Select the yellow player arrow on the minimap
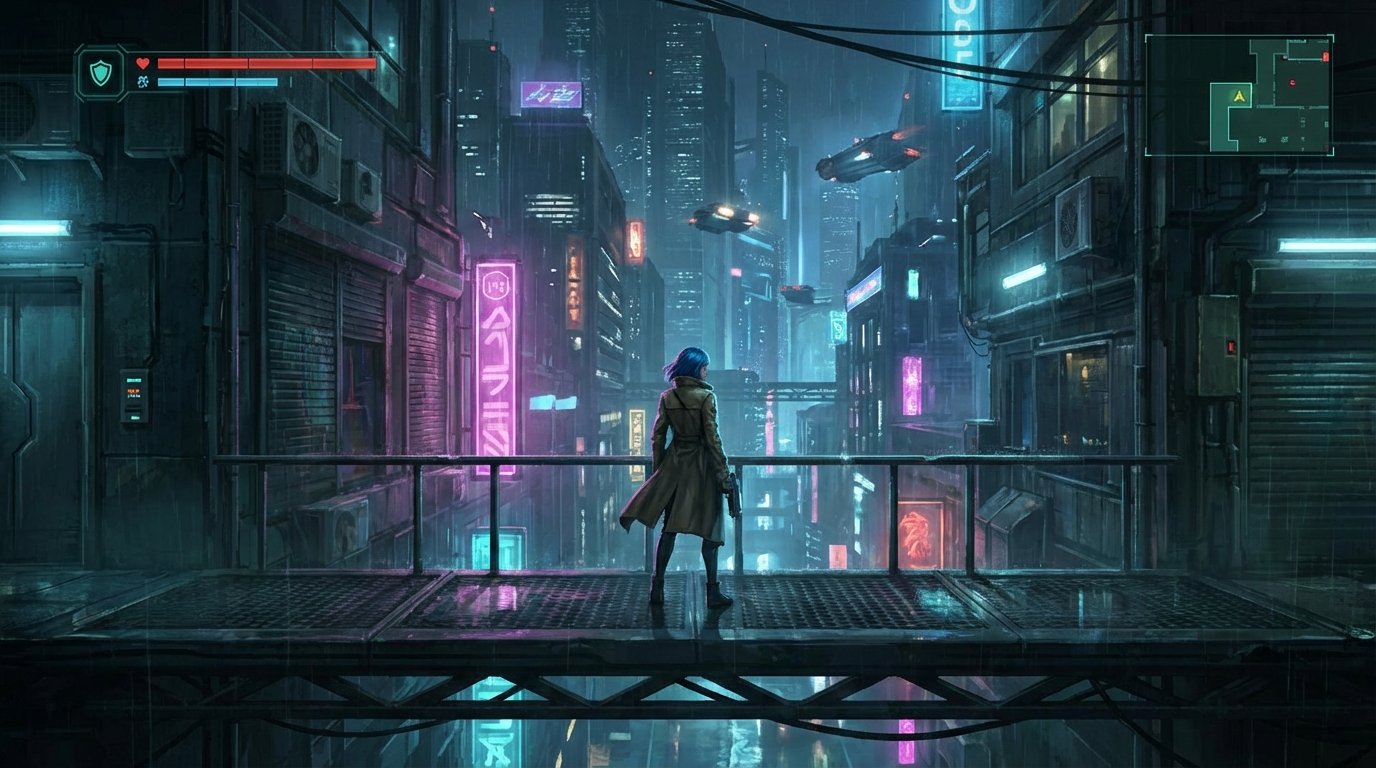Image resolution: width=1376 pixels, height=768 pixels. tap(1238, 96)
